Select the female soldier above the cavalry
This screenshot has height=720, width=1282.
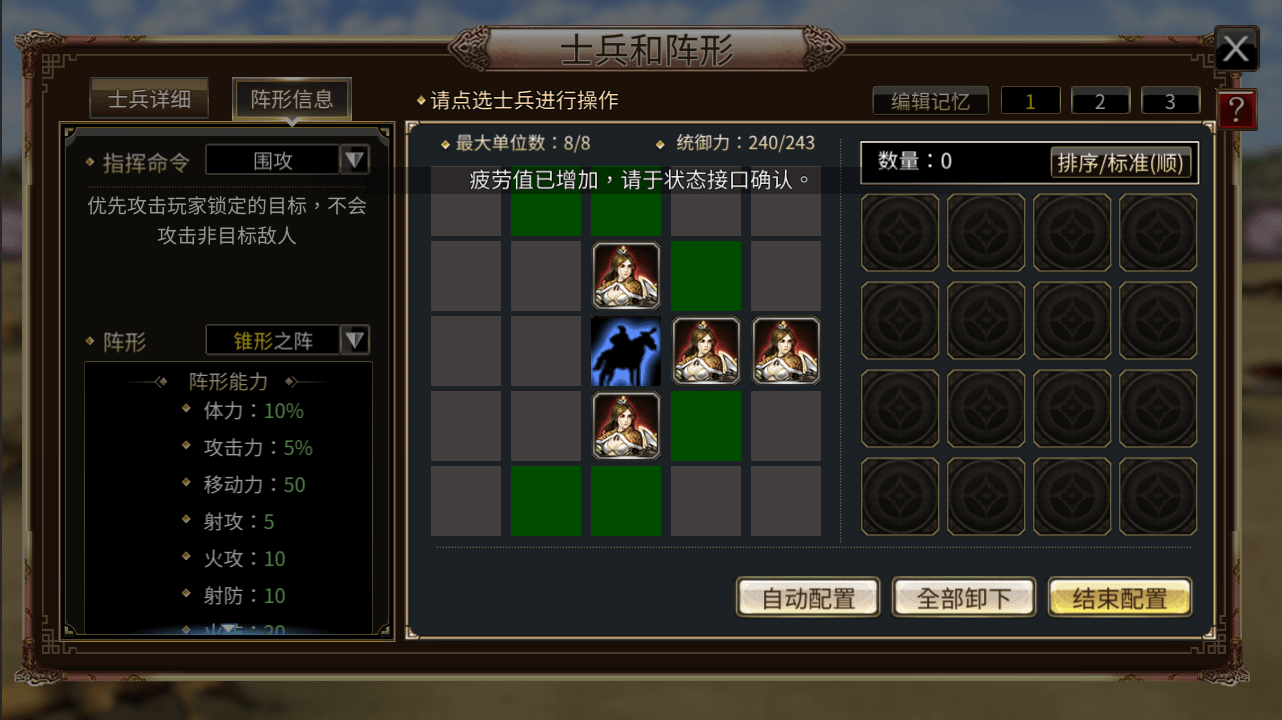click(x=625, y=276)
